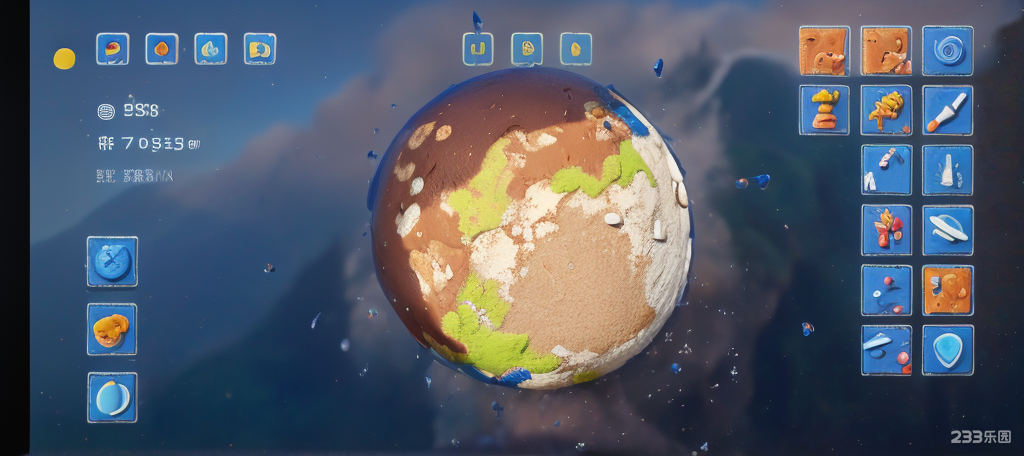This screenshot has width=1024, height=456.
Task: Choose the yellow droplet icon at top center
Action: coord(575,48)
